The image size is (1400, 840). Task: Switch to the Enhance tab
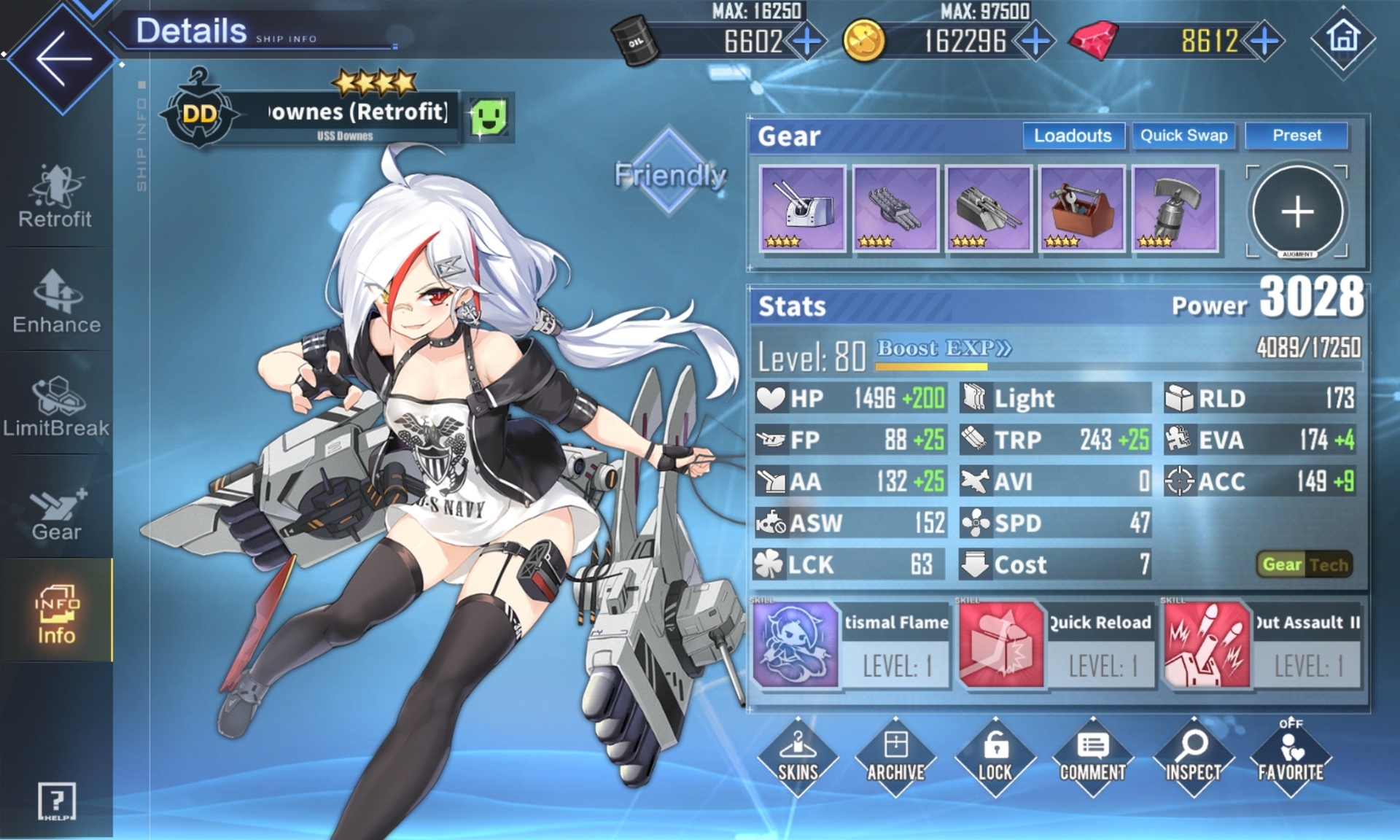56,302
